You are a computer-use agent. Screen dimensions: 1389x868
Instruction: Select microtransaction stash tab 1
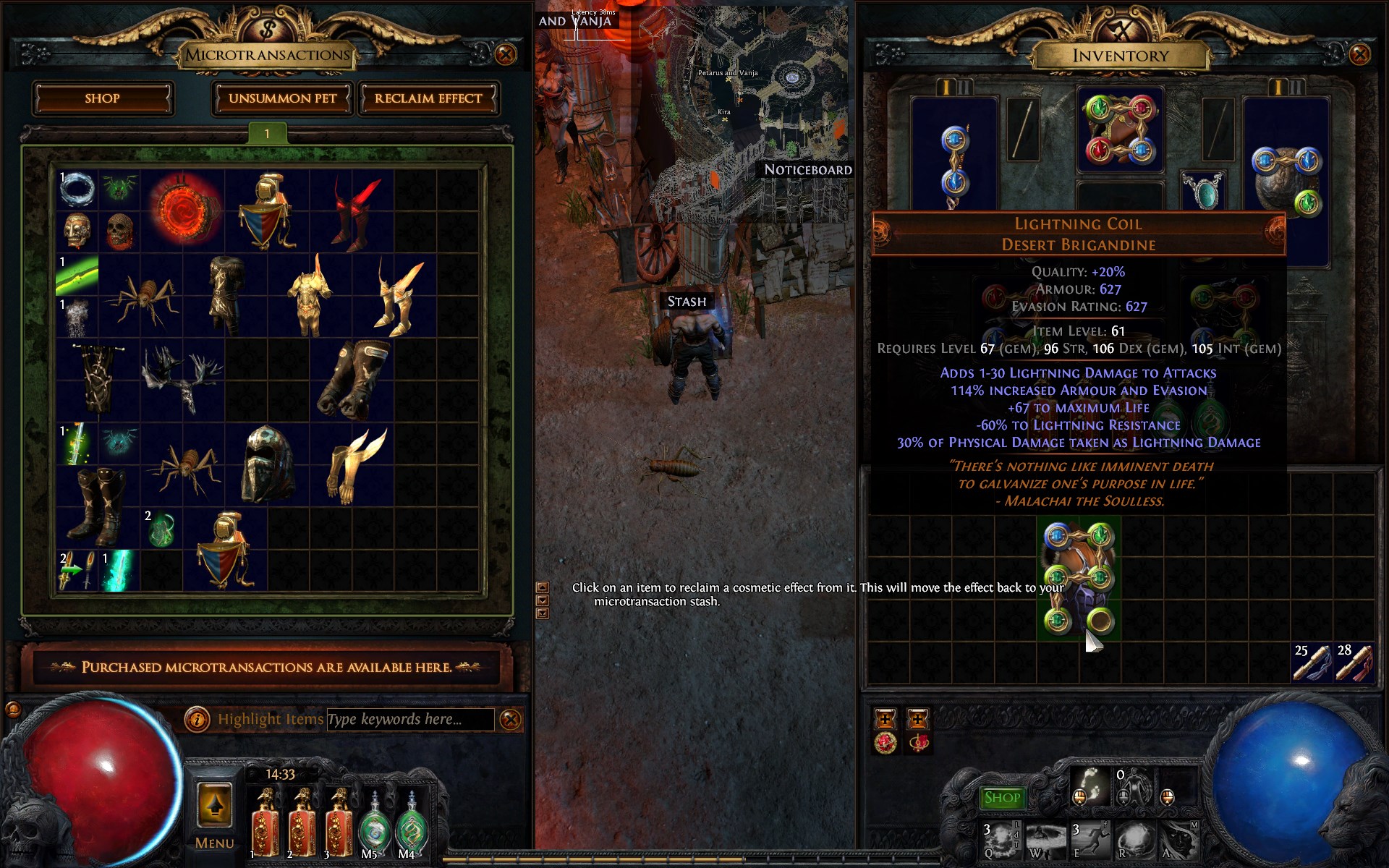pyautogui.click(x=267, y=133)
